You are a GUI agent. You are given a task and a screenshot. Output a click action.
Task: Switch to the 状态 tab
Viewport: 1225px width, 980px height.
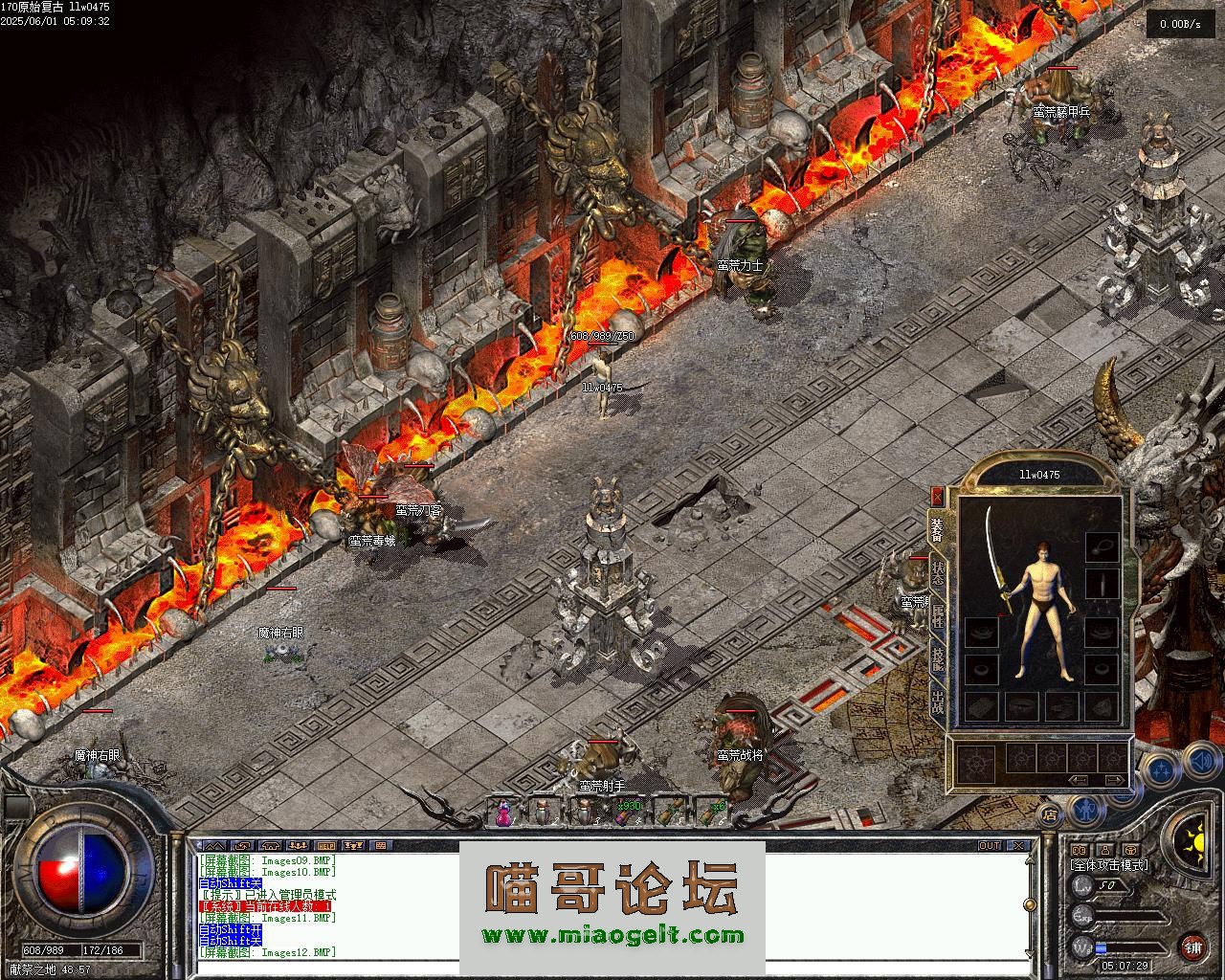tap(938, 572)
